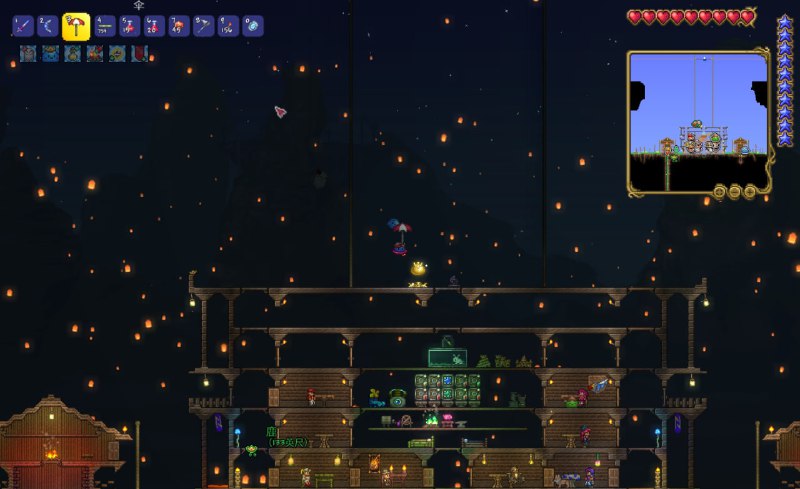Click the highlighted umbrella hotbar slot
Viewport: 800px width, 489px height.
click(76, 26)
